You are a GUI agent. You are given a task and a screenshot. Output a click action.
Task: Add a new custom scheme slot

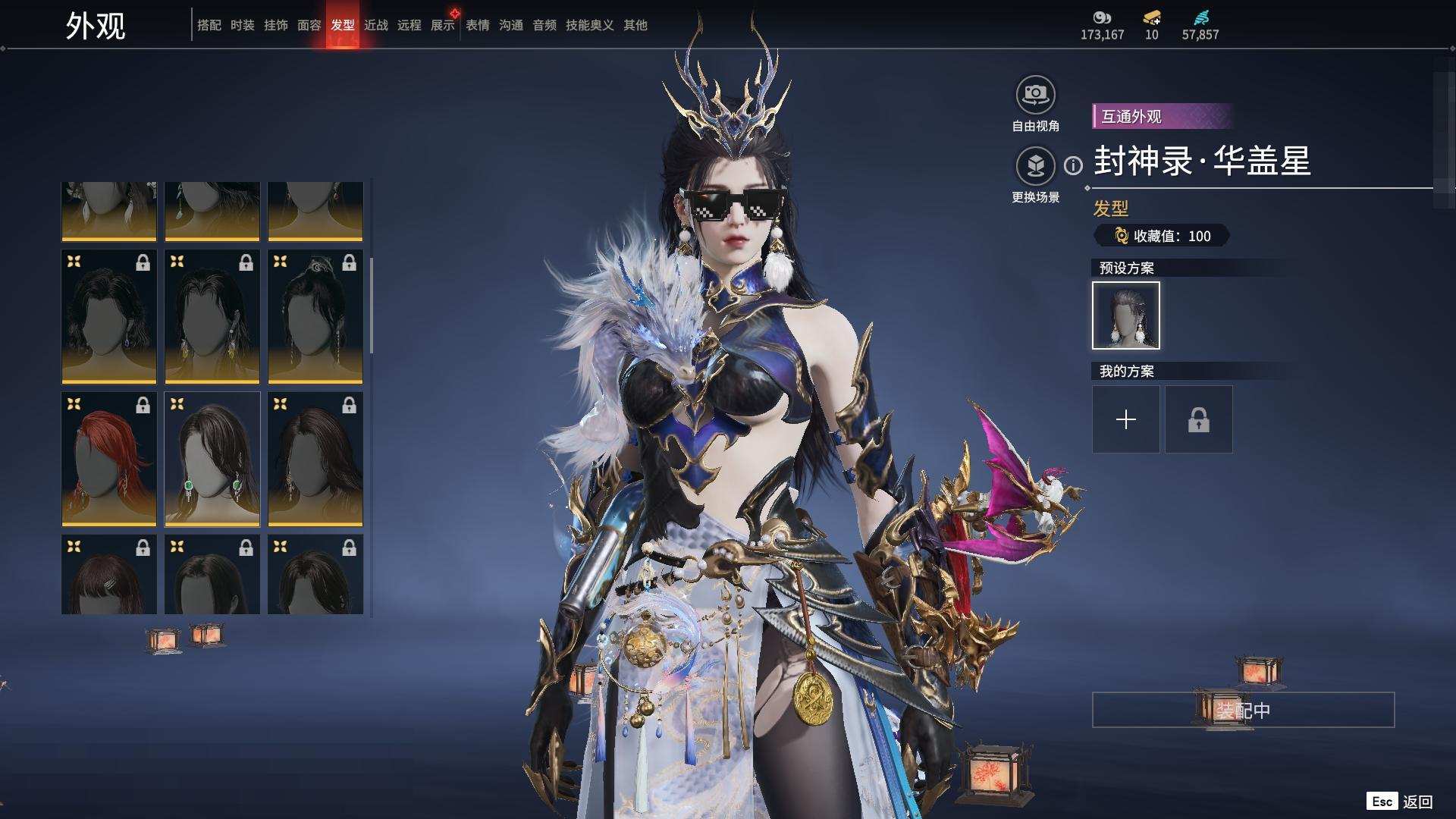pos(1125,419)
